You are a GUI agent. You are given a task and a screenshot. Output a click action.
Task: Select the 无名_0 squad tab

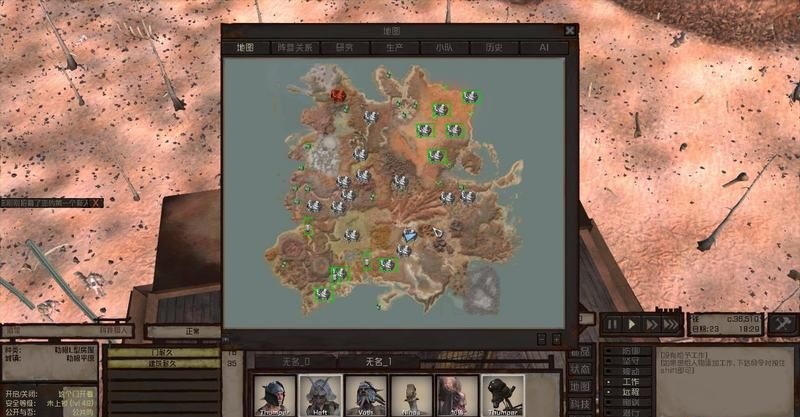point(294,361)
